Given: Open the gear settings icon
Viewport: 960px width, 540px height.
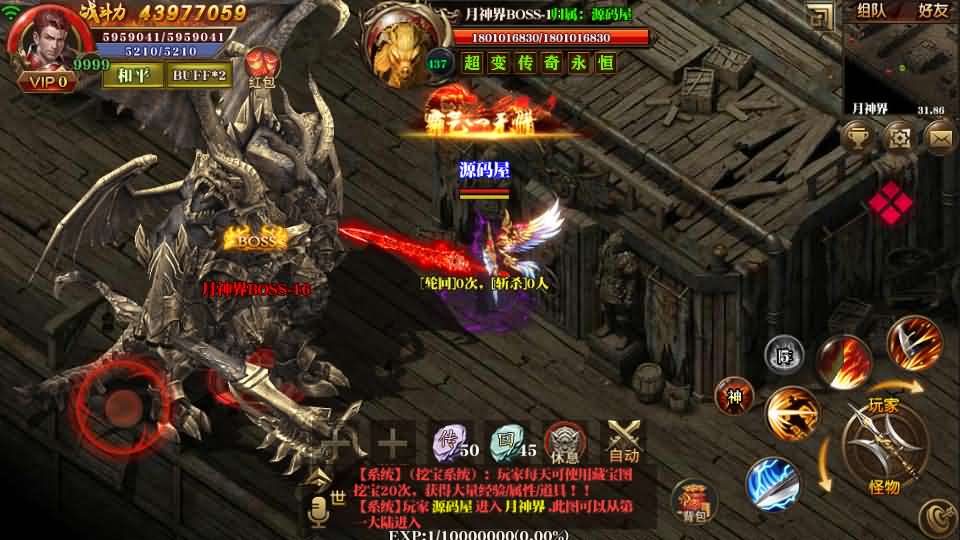Looking at the screenshot, I should pyautogui.click(x=899, y=135).
